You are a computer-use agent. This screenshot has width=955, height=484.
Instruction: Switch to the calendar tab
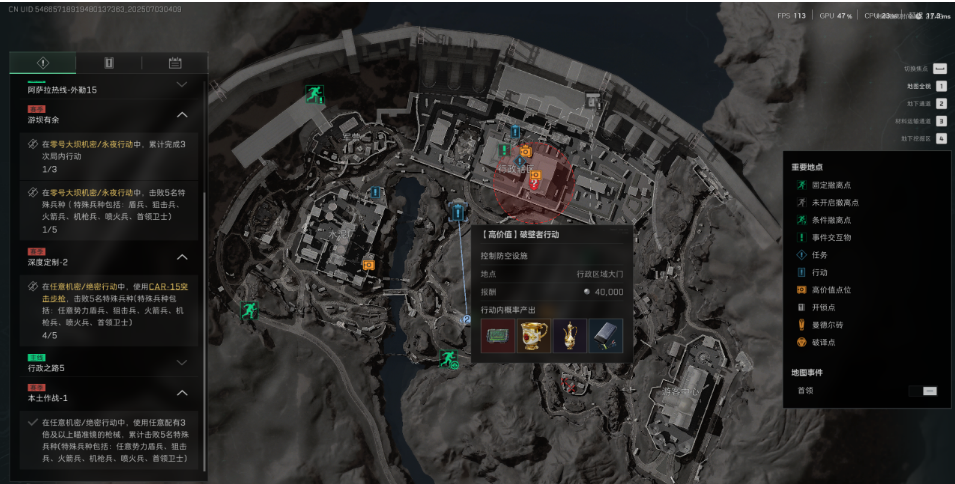pos(175,63)
